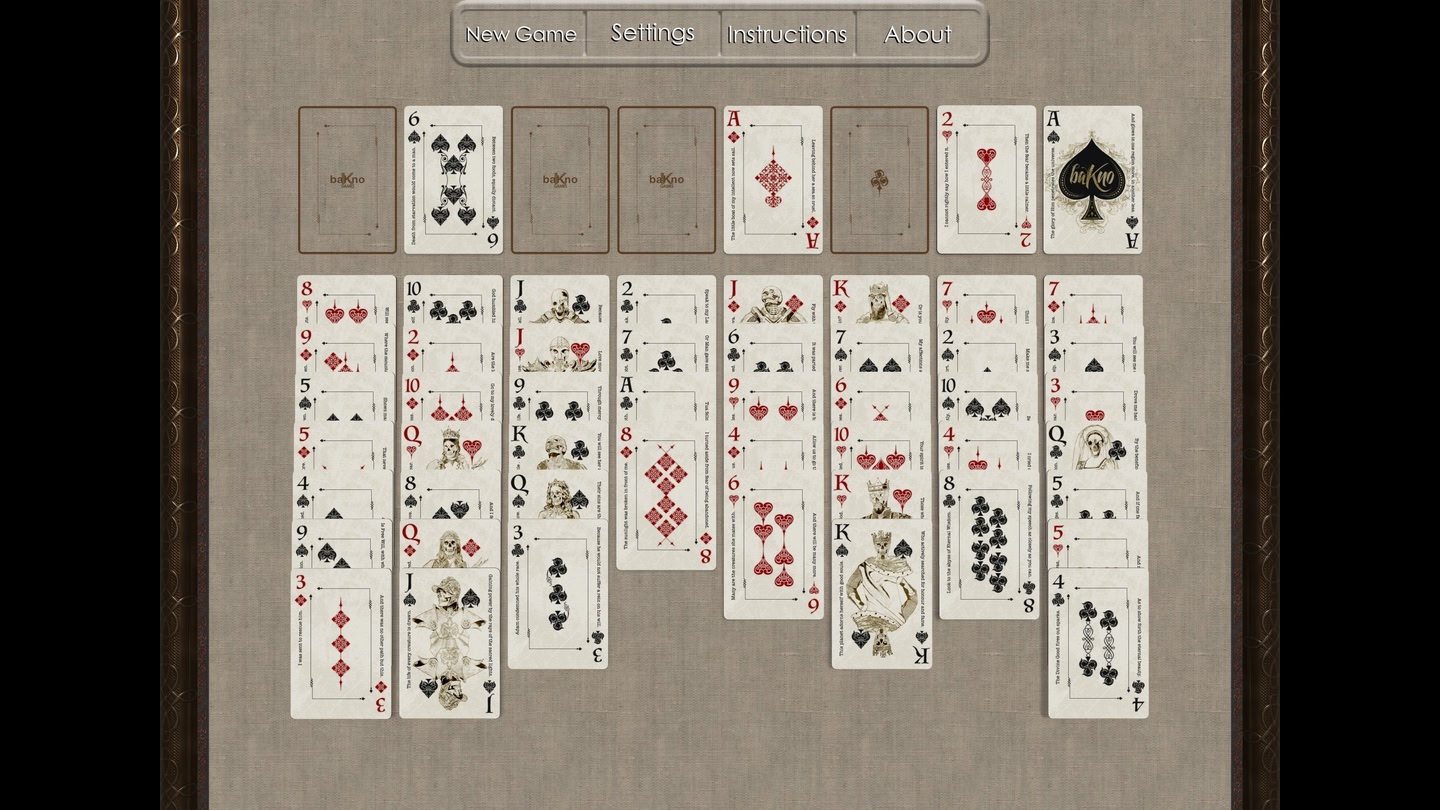Open the About page
The image size is (1440, 810).
pos(916,33)
